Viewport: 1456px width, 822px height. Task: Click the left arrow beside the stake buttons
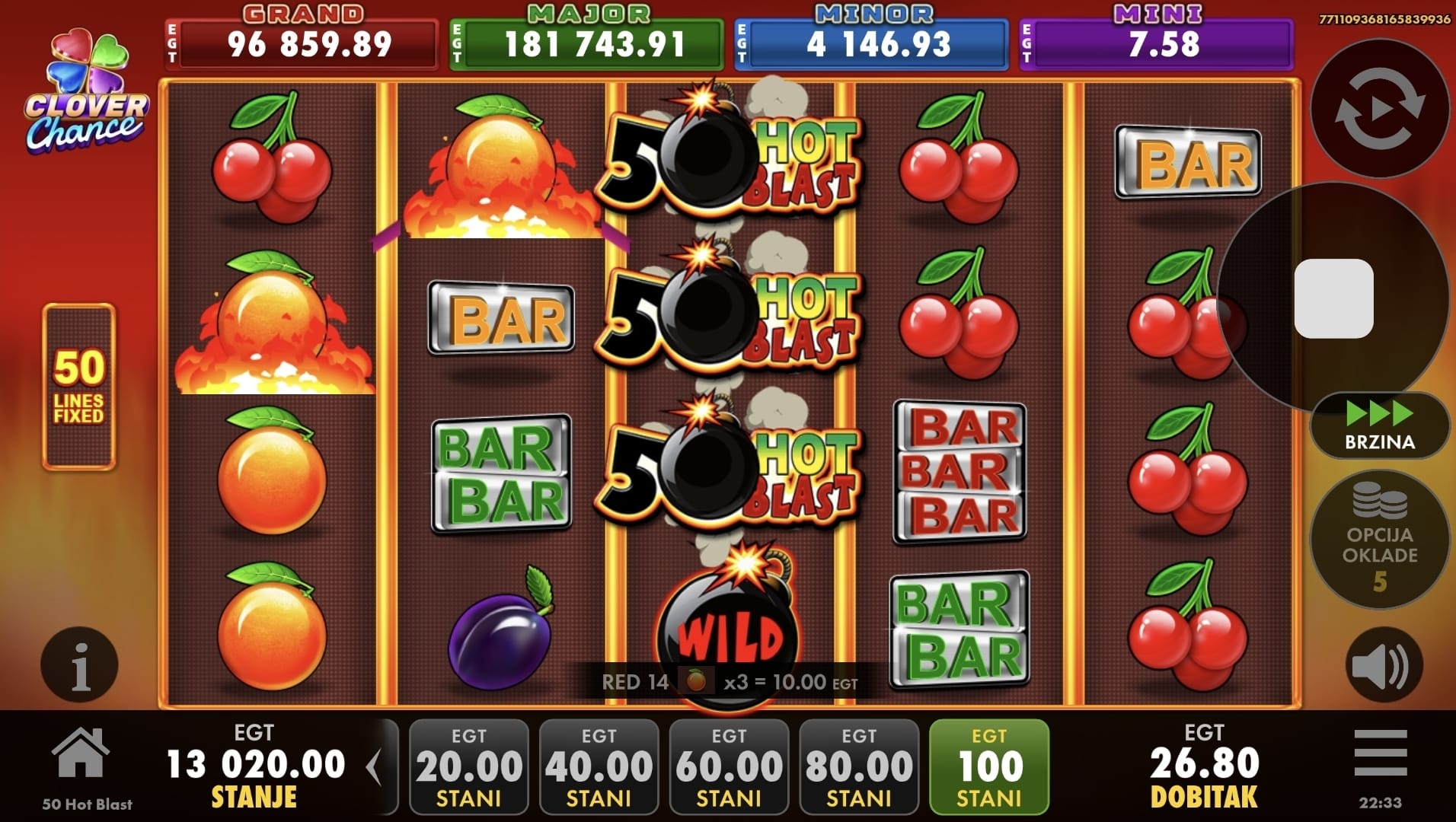(x=374, y=767)
